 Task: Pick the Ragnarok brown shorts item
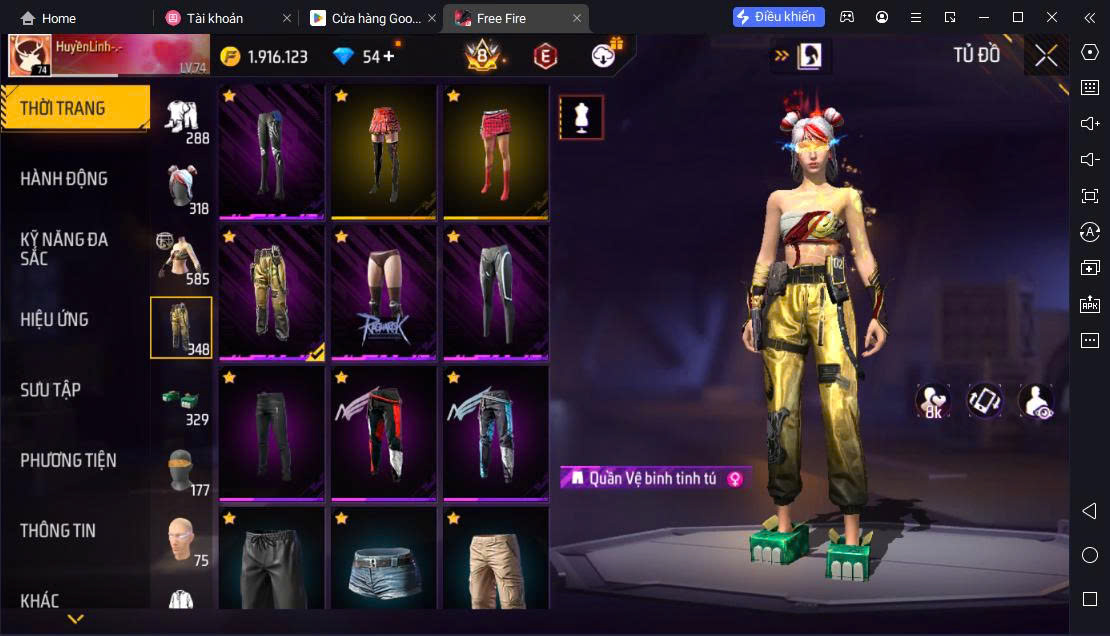pos(384,292)
